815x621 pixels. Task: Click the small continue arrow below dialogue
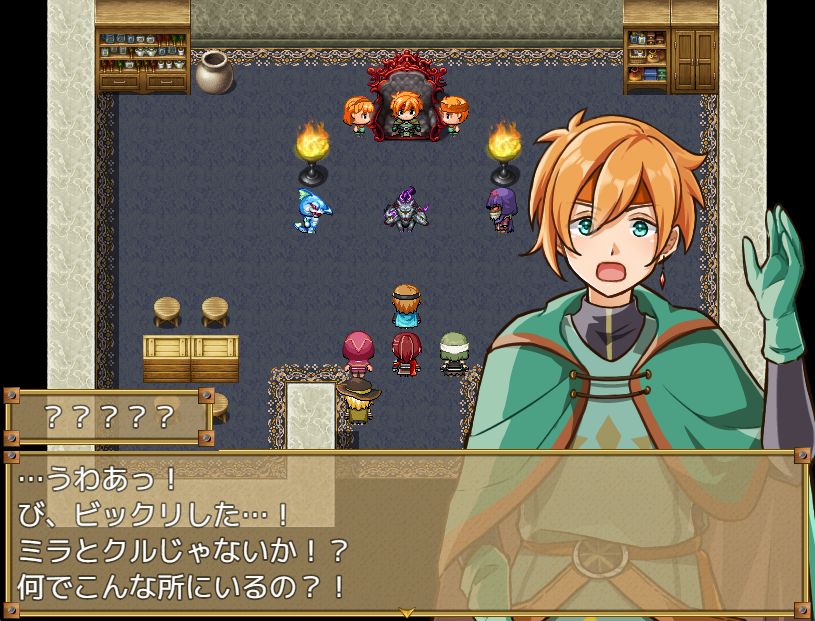(x=407, y=612)
